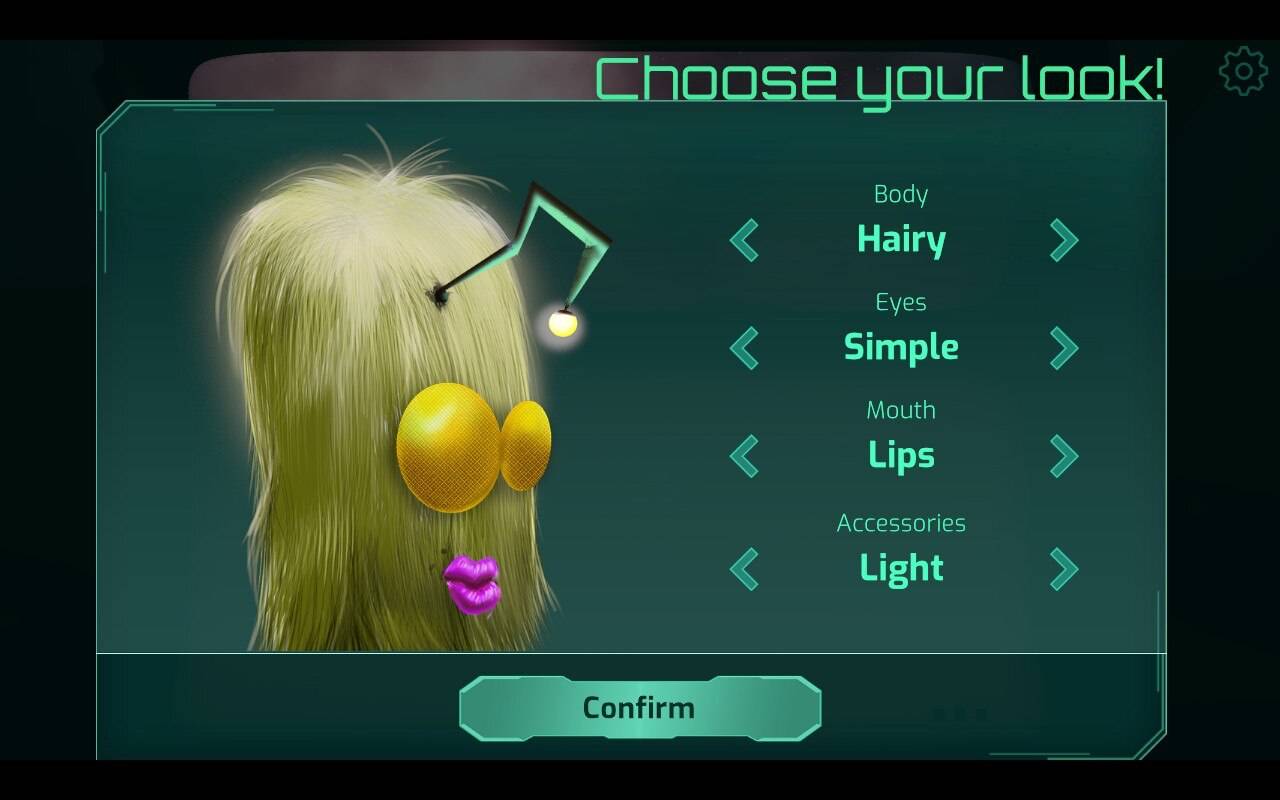Select the previous Mouth type
The height and width of the screenshot is (800, 1280).
(x=745, y=456)
